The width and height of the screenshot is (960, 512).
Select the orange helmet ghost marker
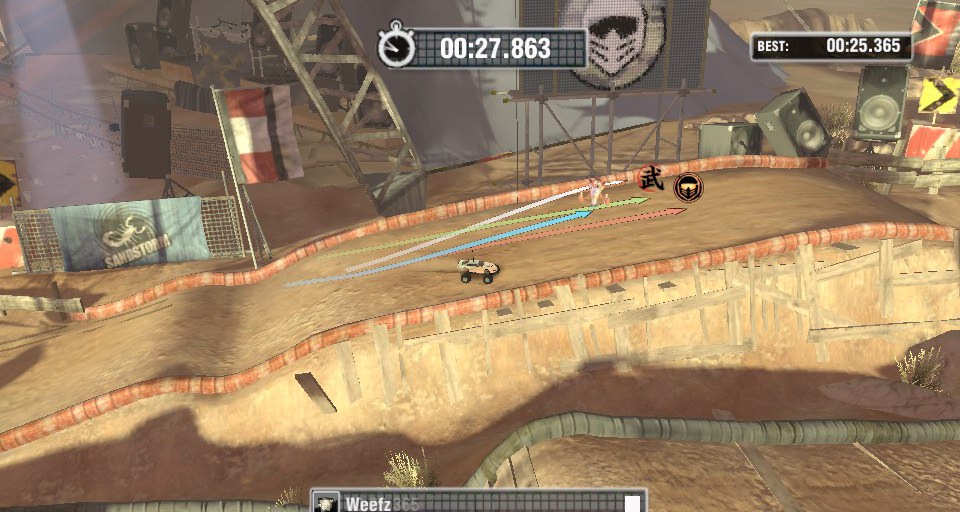(687, 186)
